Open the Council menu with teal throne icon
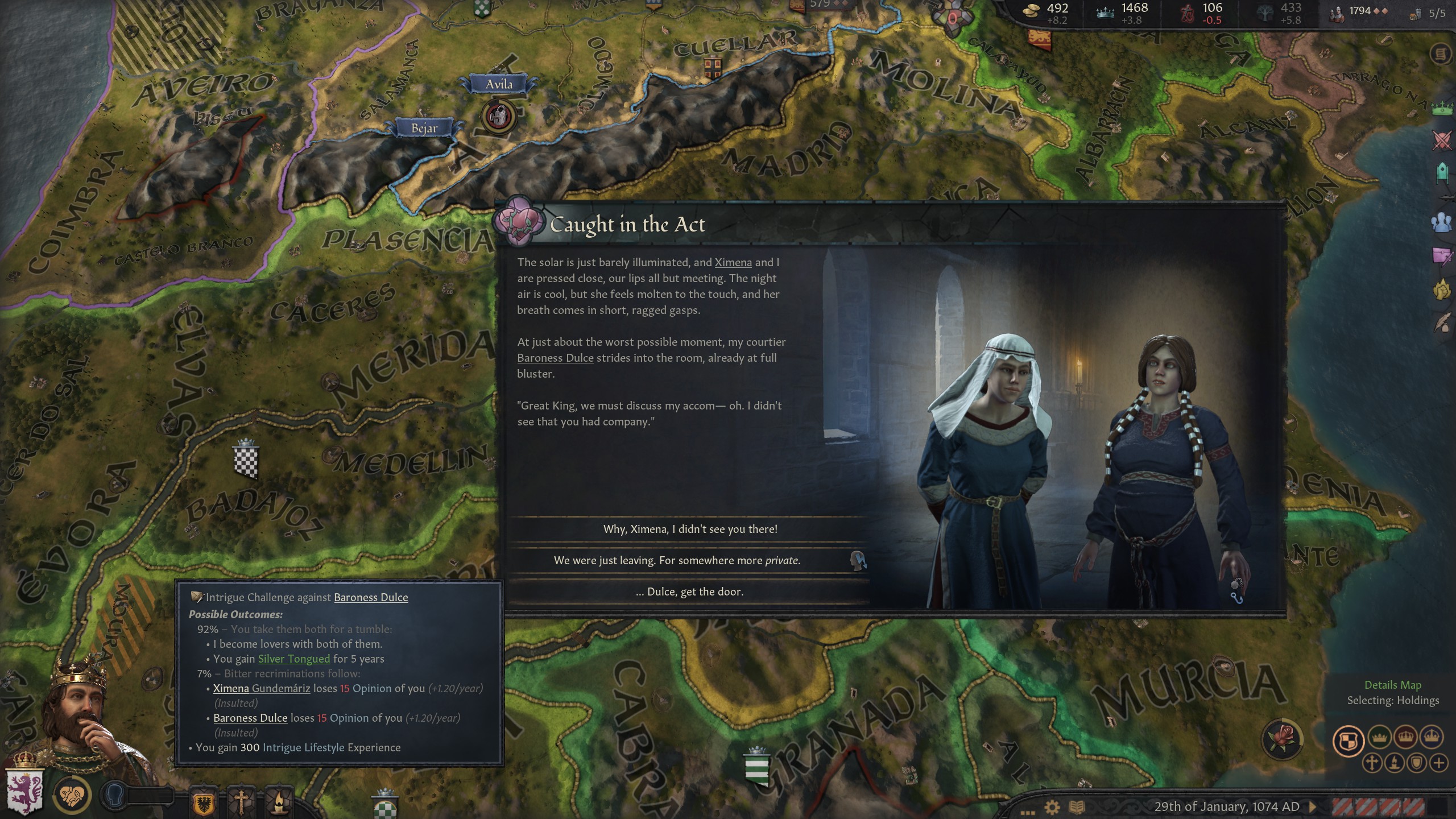 1442,173
